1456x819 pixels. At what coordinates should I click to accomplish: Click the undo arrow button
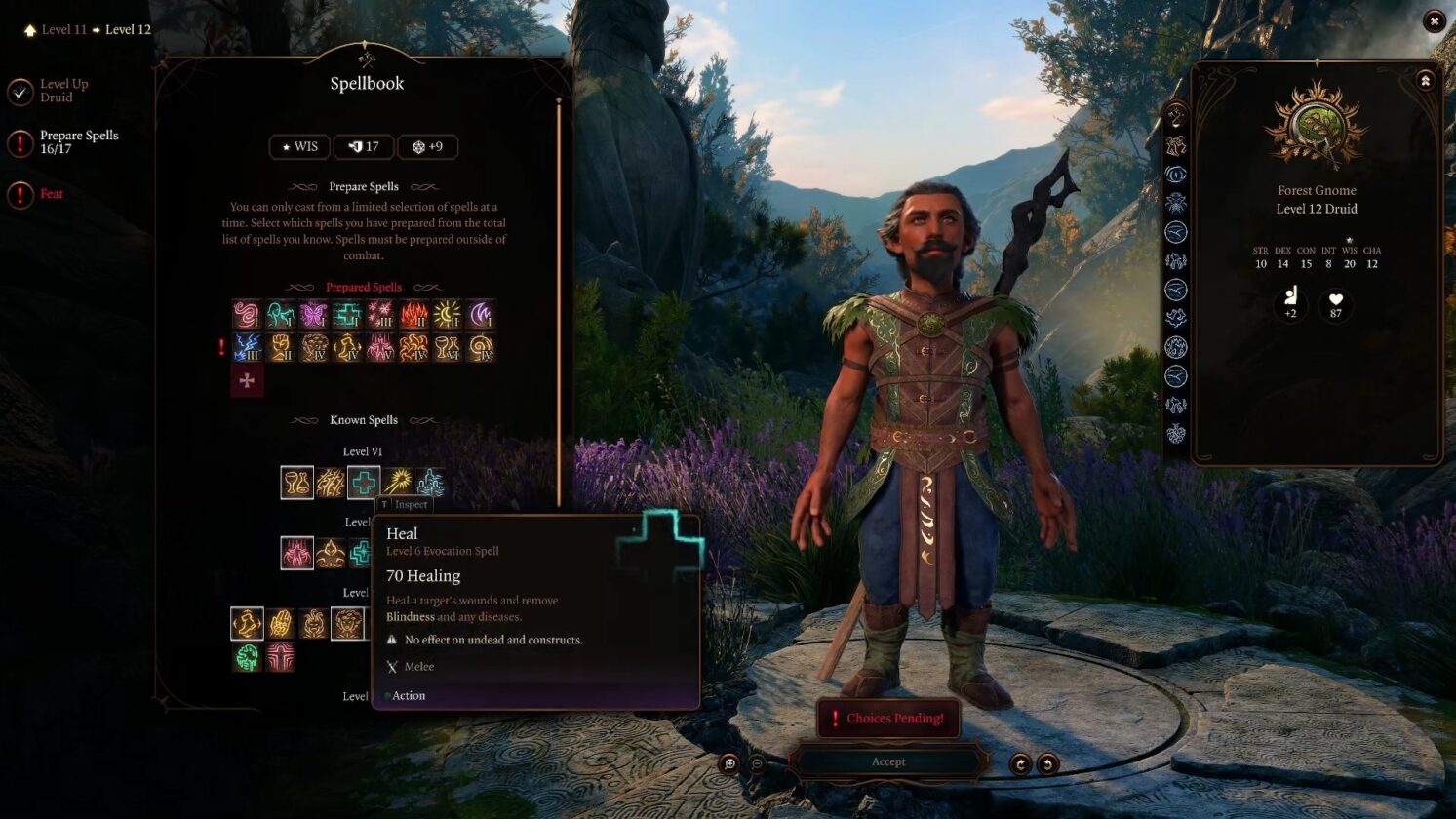tap(1047, 764)
